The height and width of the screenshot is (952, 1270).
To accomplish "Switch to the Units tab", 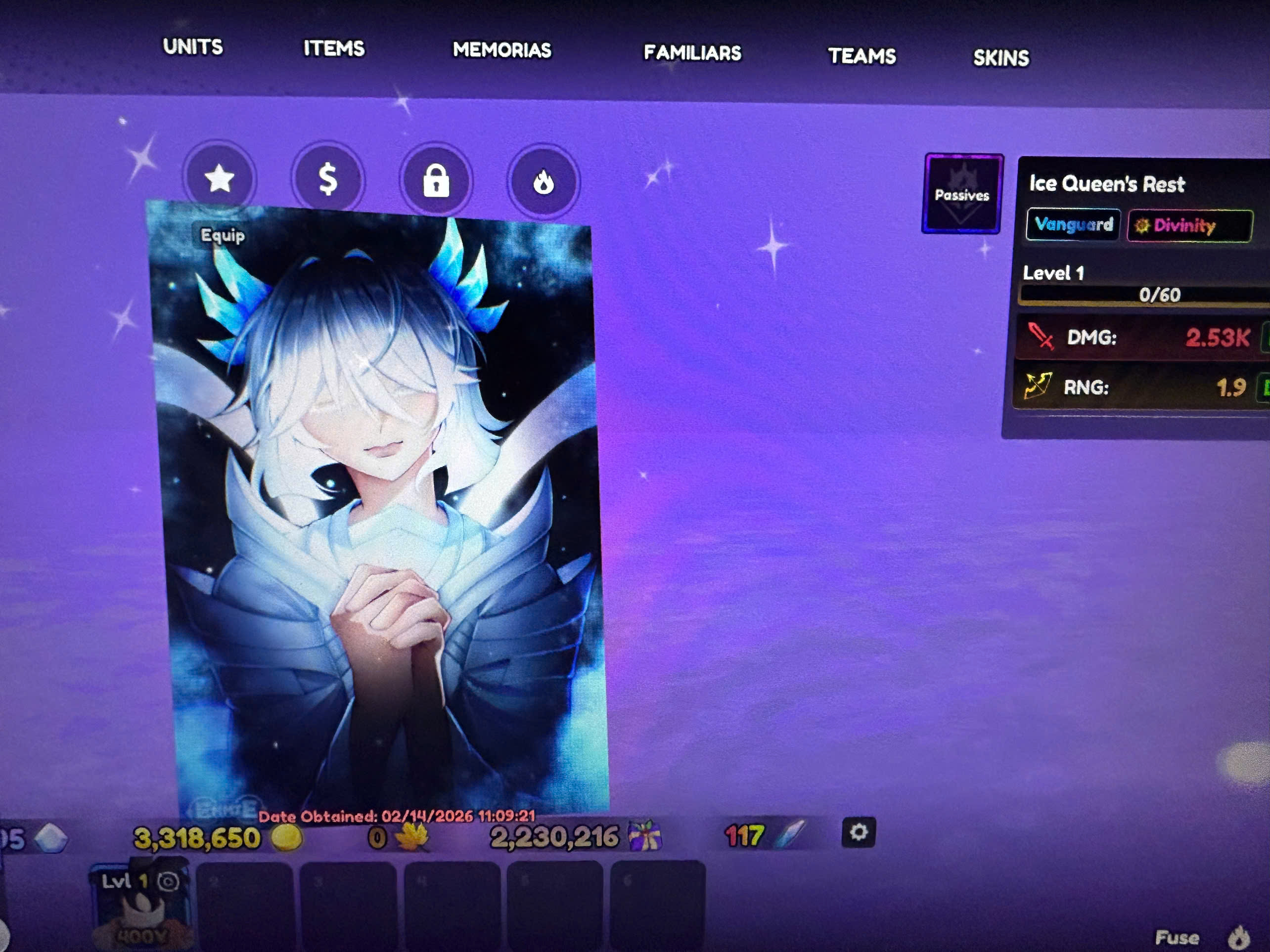I will (x=192, y=46).
